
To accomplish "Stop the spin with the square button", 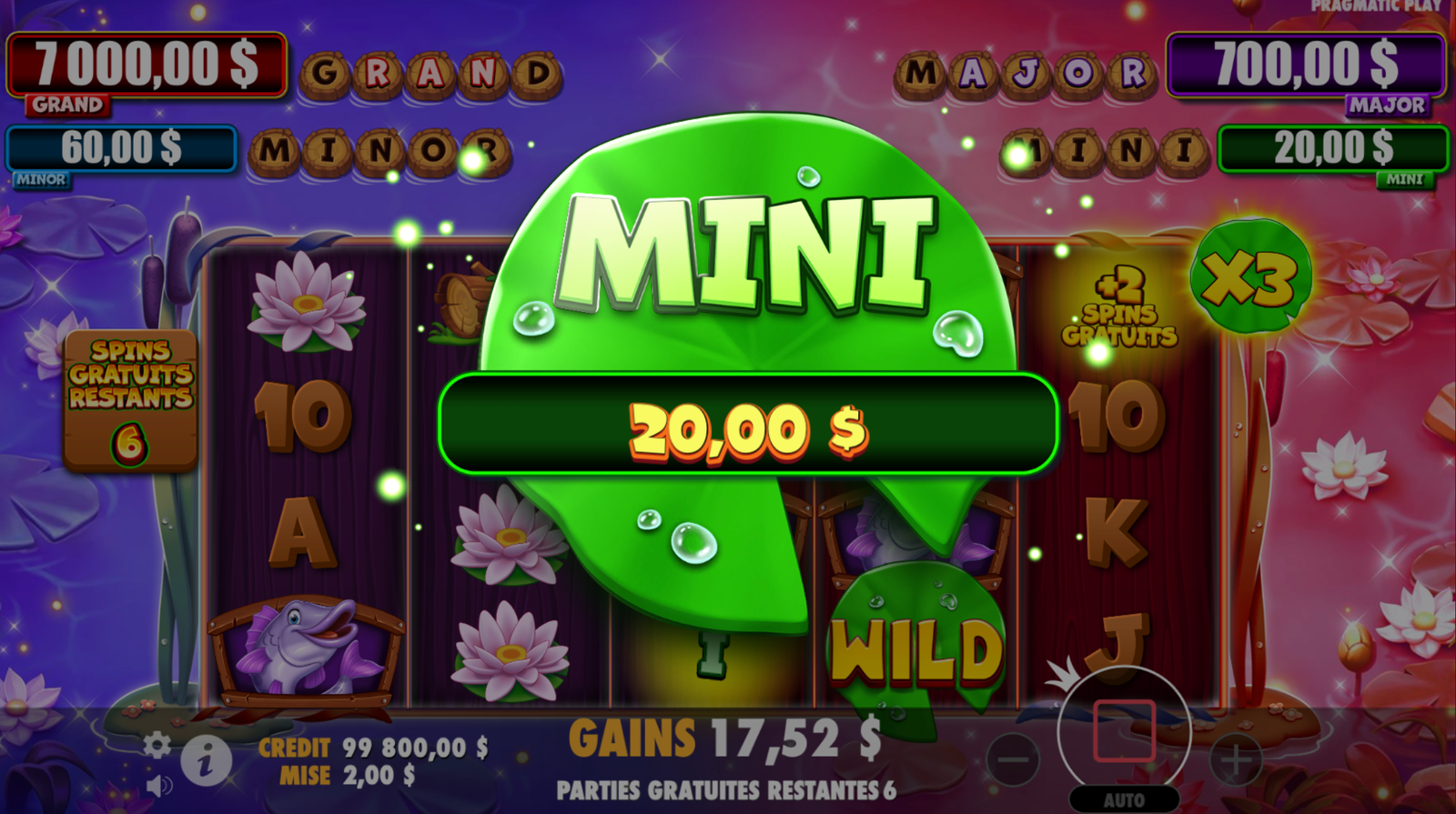I will 1124,730.
